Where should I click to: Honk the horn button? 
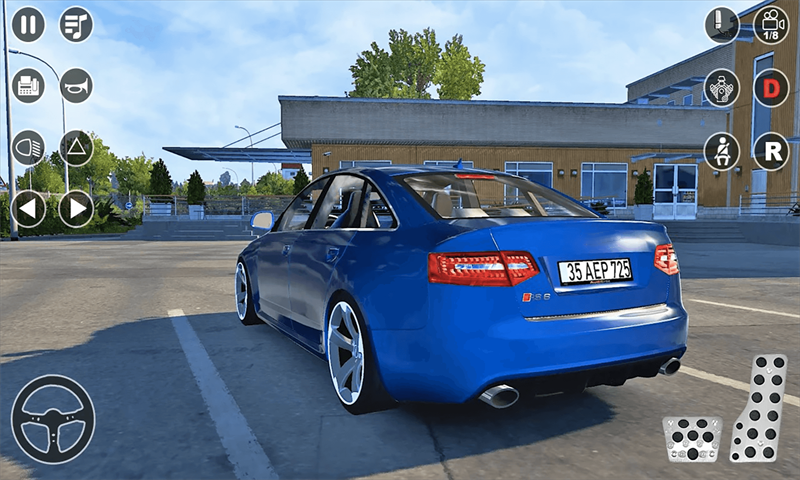[x=76, y=86]
